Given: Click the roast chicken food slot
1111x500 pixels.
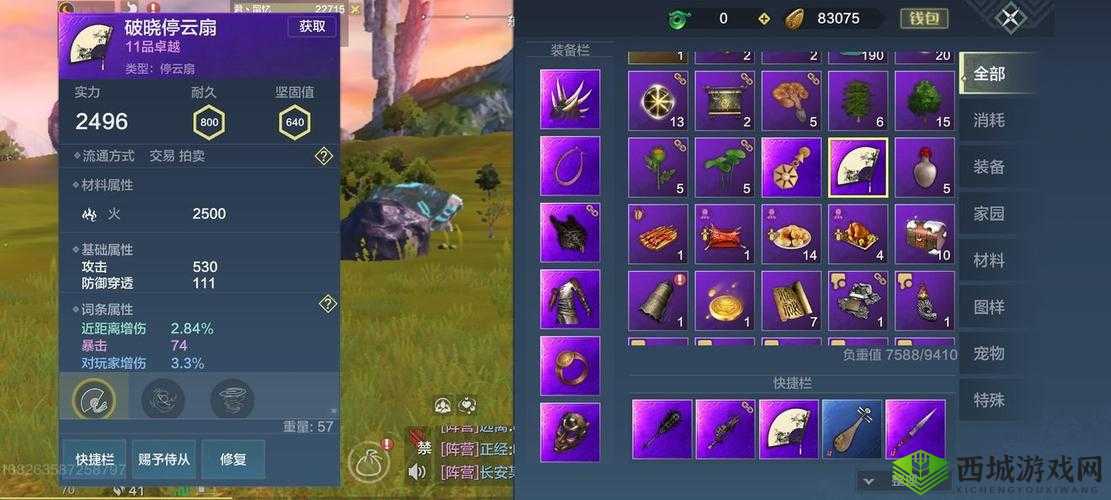Looking at the screenshot, I should pyautogui.click(x=858, y=234).
